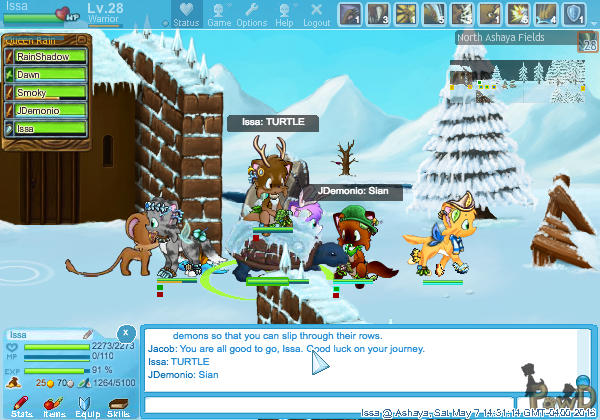Open the Items inventory

coord(54,405)
